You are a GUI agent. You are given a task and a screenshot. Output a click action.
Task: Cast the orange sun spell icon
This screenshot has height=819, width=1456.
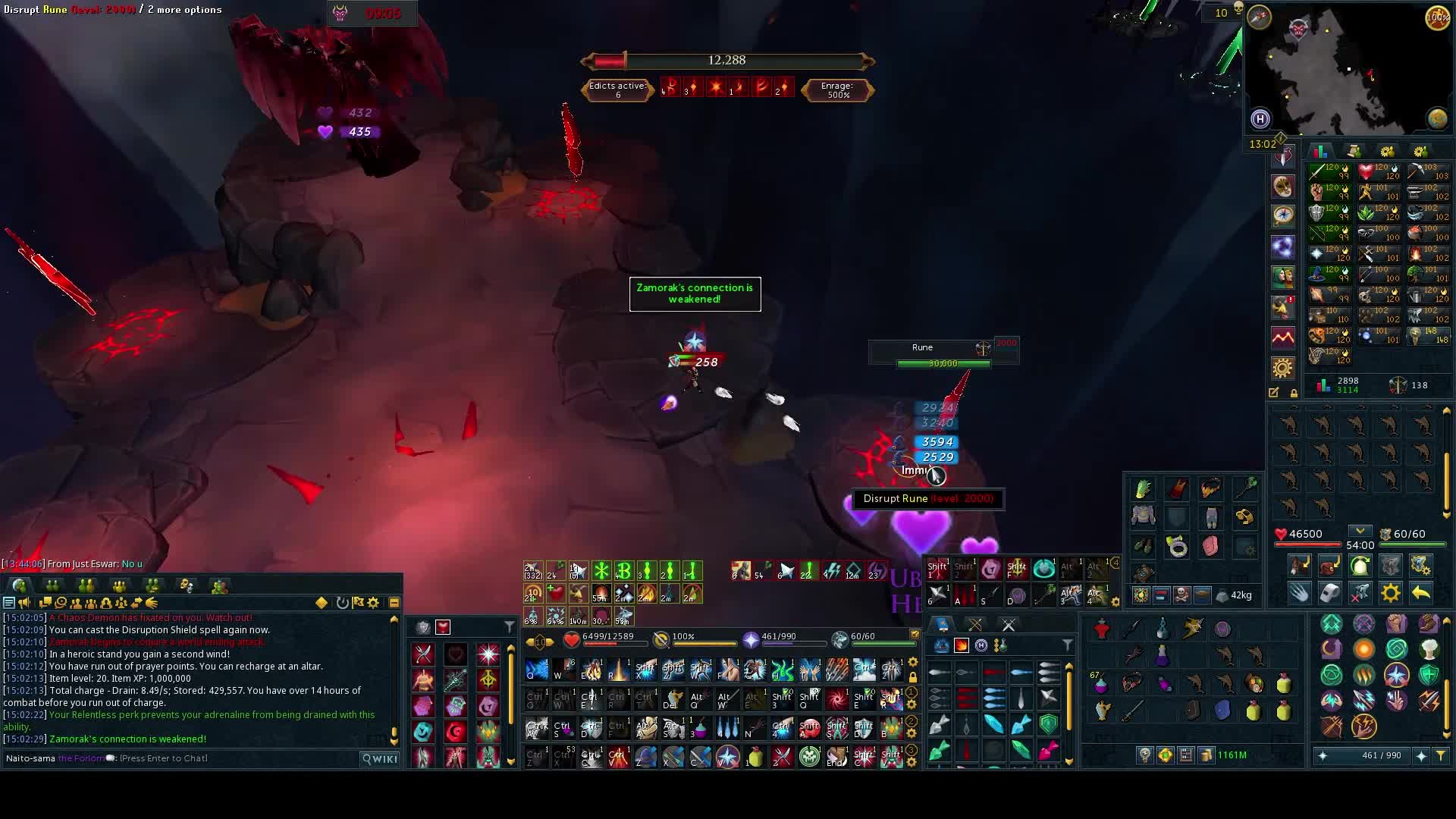pyautogui.click(x=1363, y=650)
